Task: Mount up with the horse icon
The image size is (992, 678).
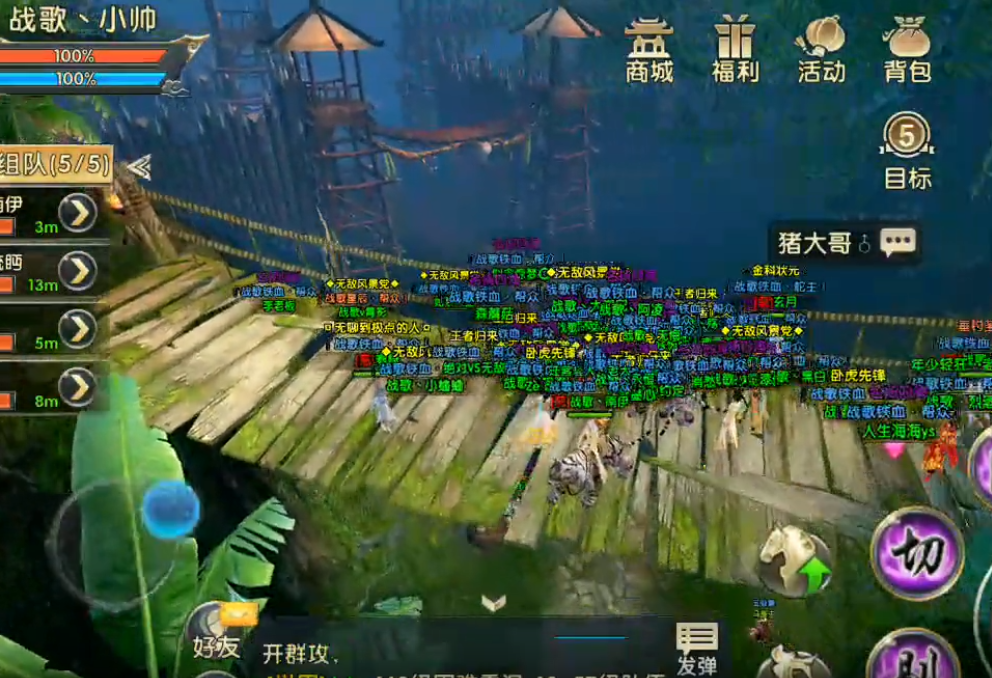Action: pos(794,561)
